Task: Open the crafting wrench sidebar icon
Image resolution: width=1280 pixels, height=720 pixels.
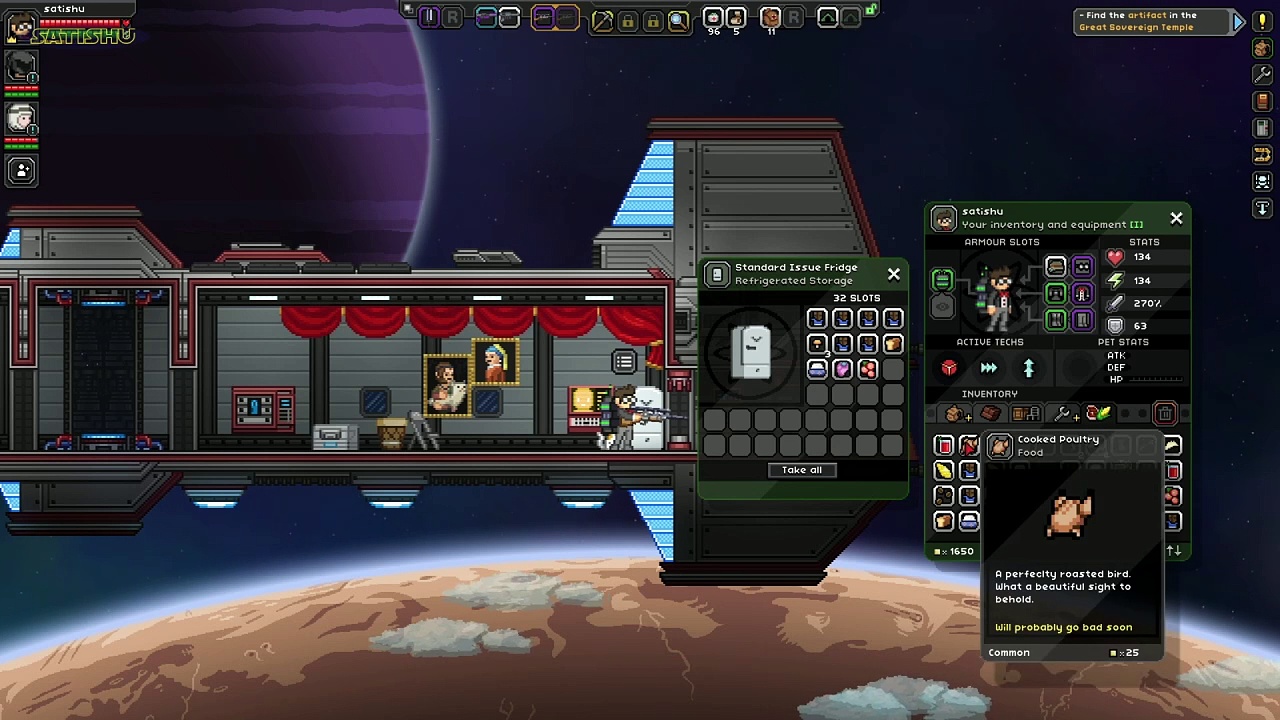Action: [1262, 74]
